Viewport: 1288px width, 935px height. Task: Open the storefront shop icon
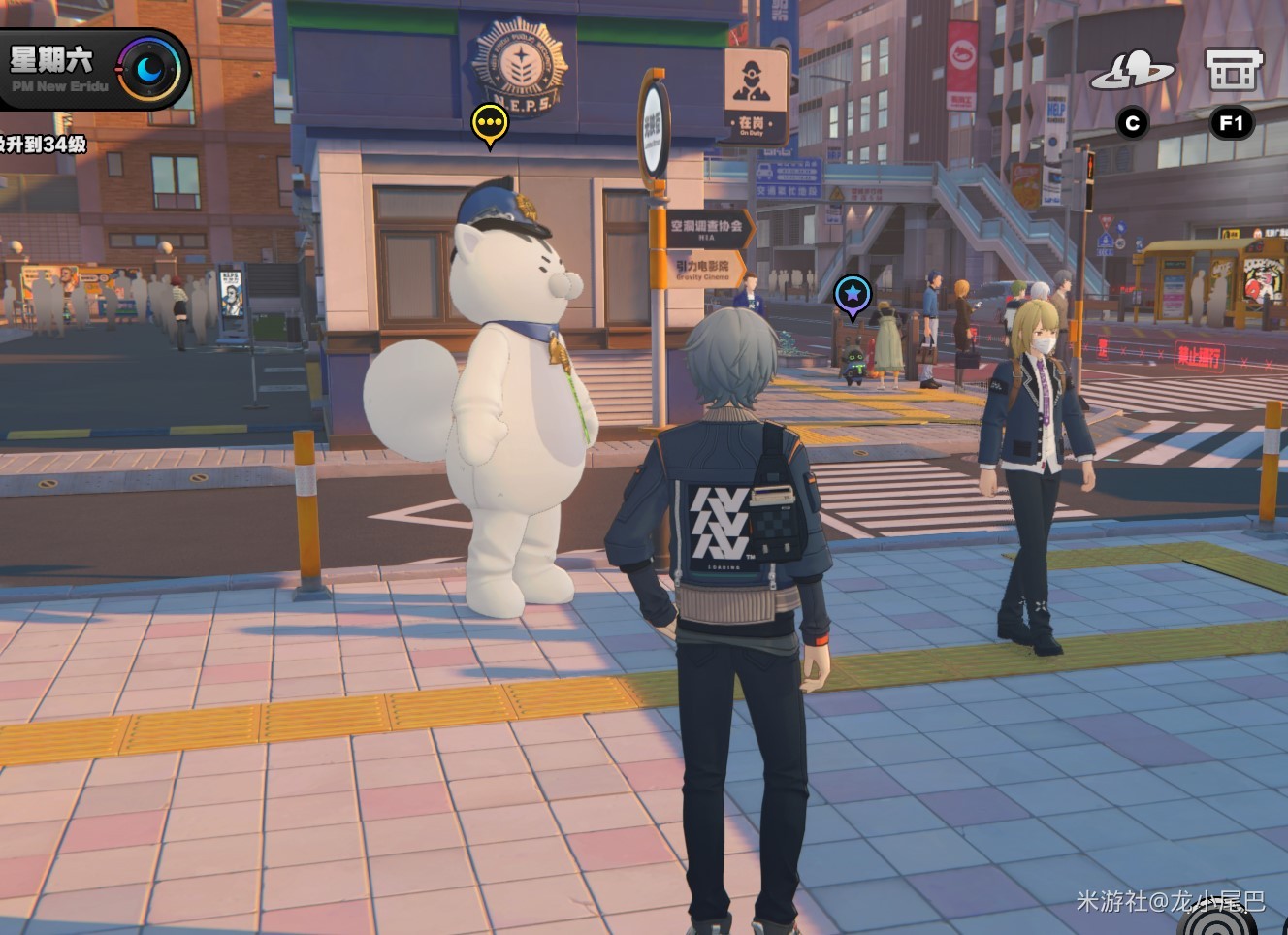click(x=1232, y=71)
